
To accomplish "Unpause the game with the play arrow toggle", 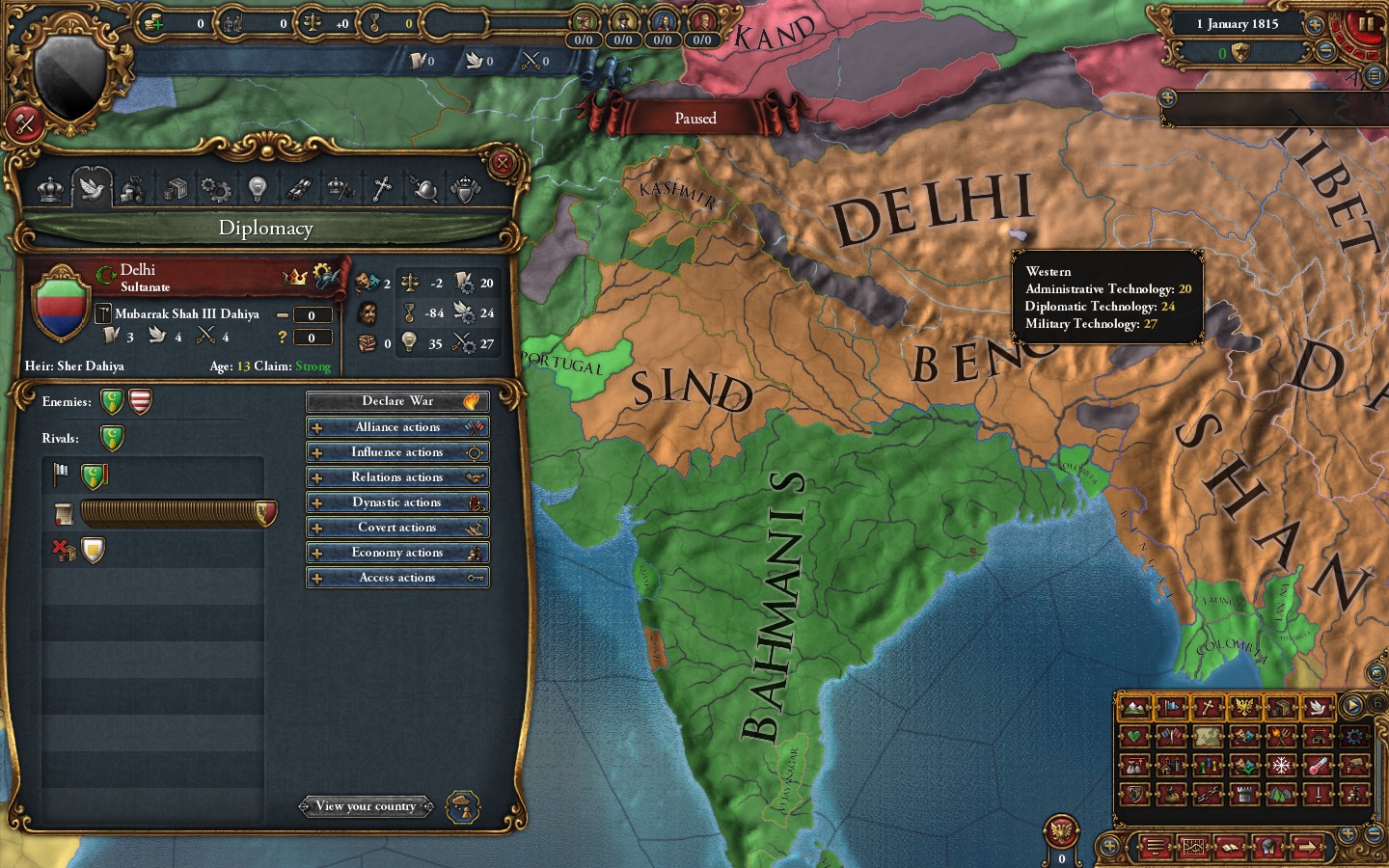I will [1352, 705].
